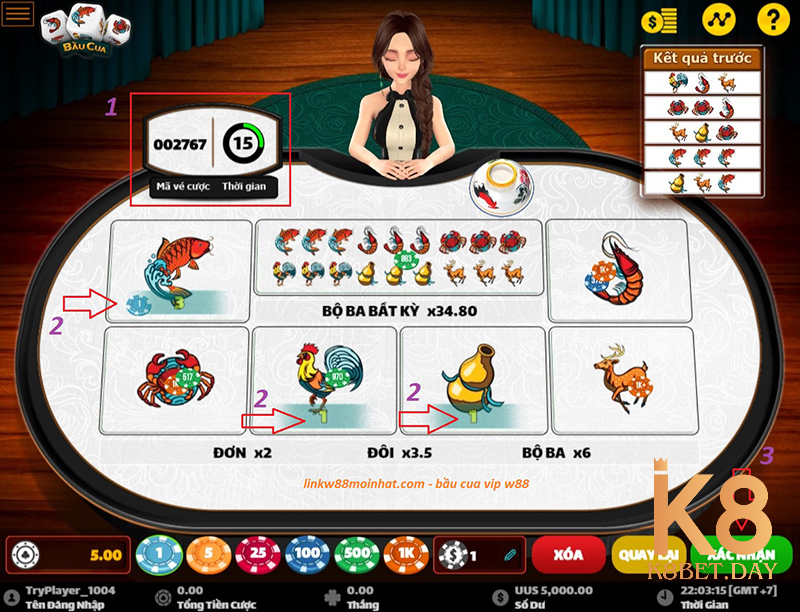Open the question mark help
Viewport: 800px width, 612px height.
pyautogui.click(x=773, y=19)
